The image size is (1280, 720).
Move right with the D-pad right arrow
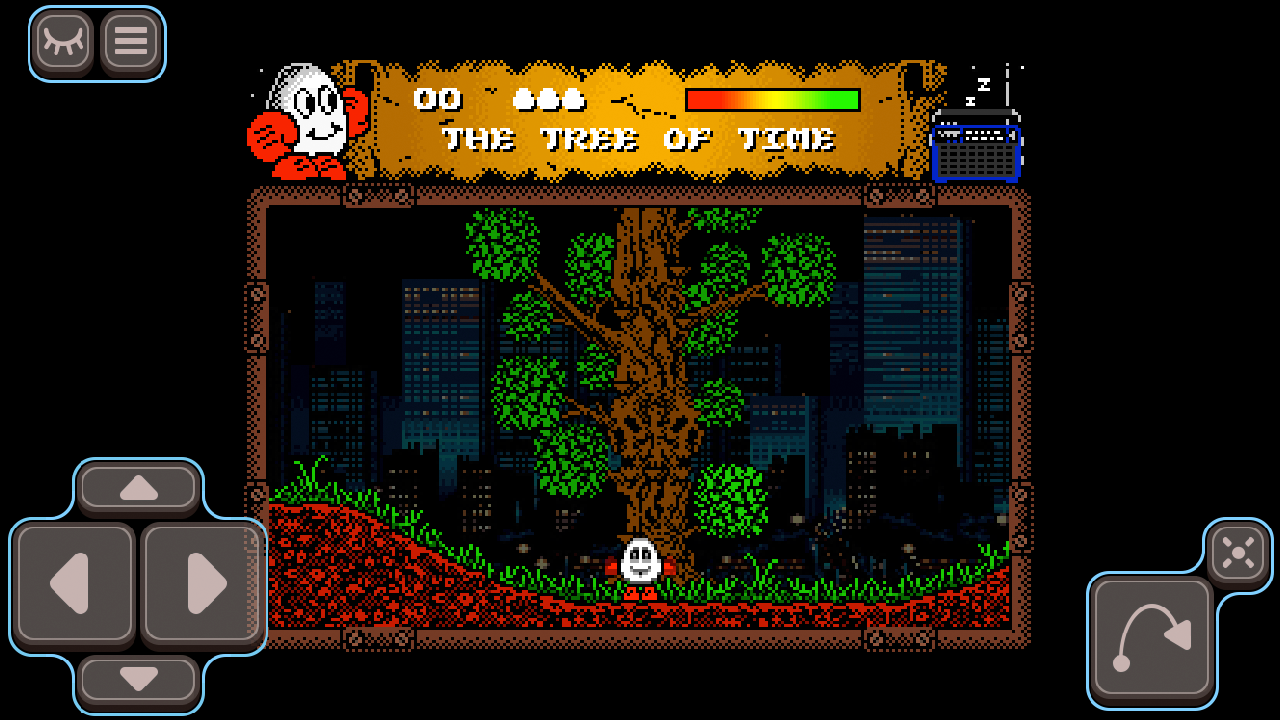click(x=203, y=583)
